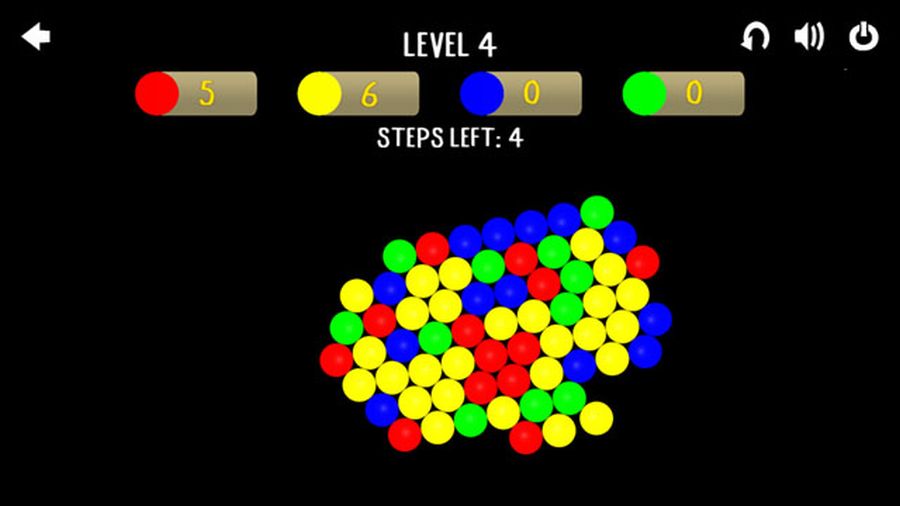
Task: Go back with the white arrow
Action: click(x=36, y=38)
